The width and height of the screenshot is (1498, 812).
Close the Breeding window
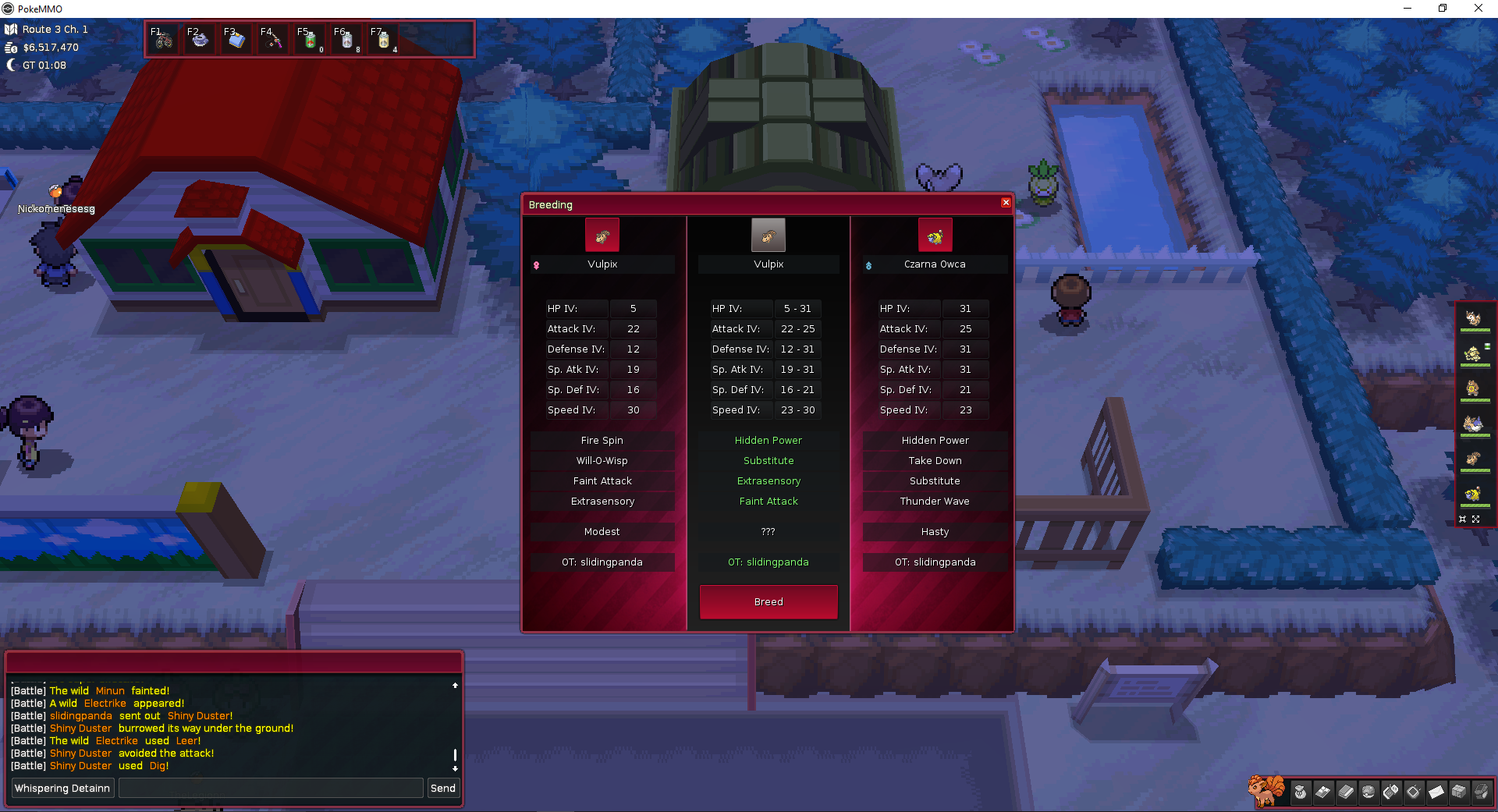tap(1006, 203)
